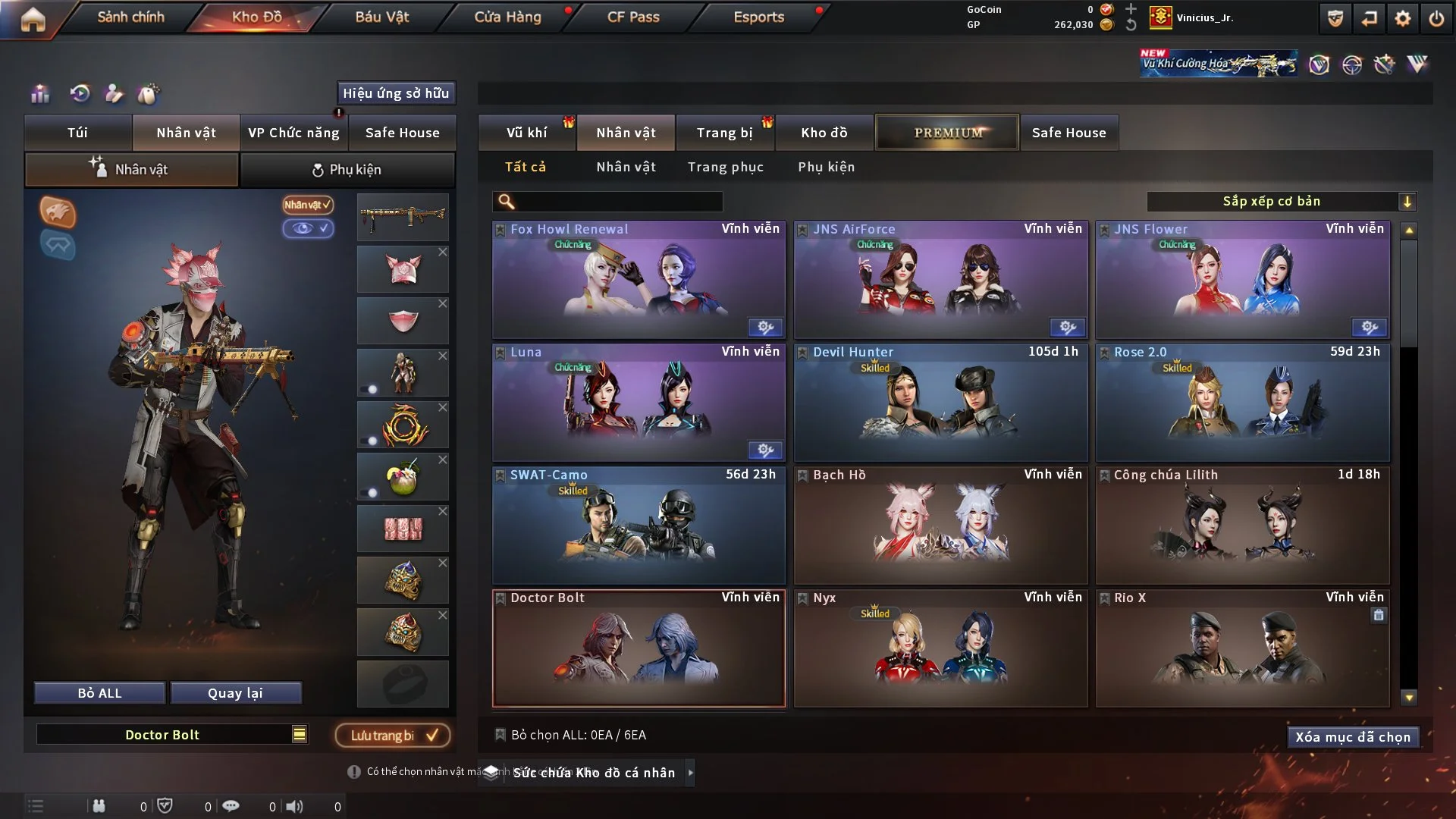Viewport: 1456px width, 819px height.
Task: Toggle the Nhân vật checkmark badge above the character
Action: click(306, 206)
